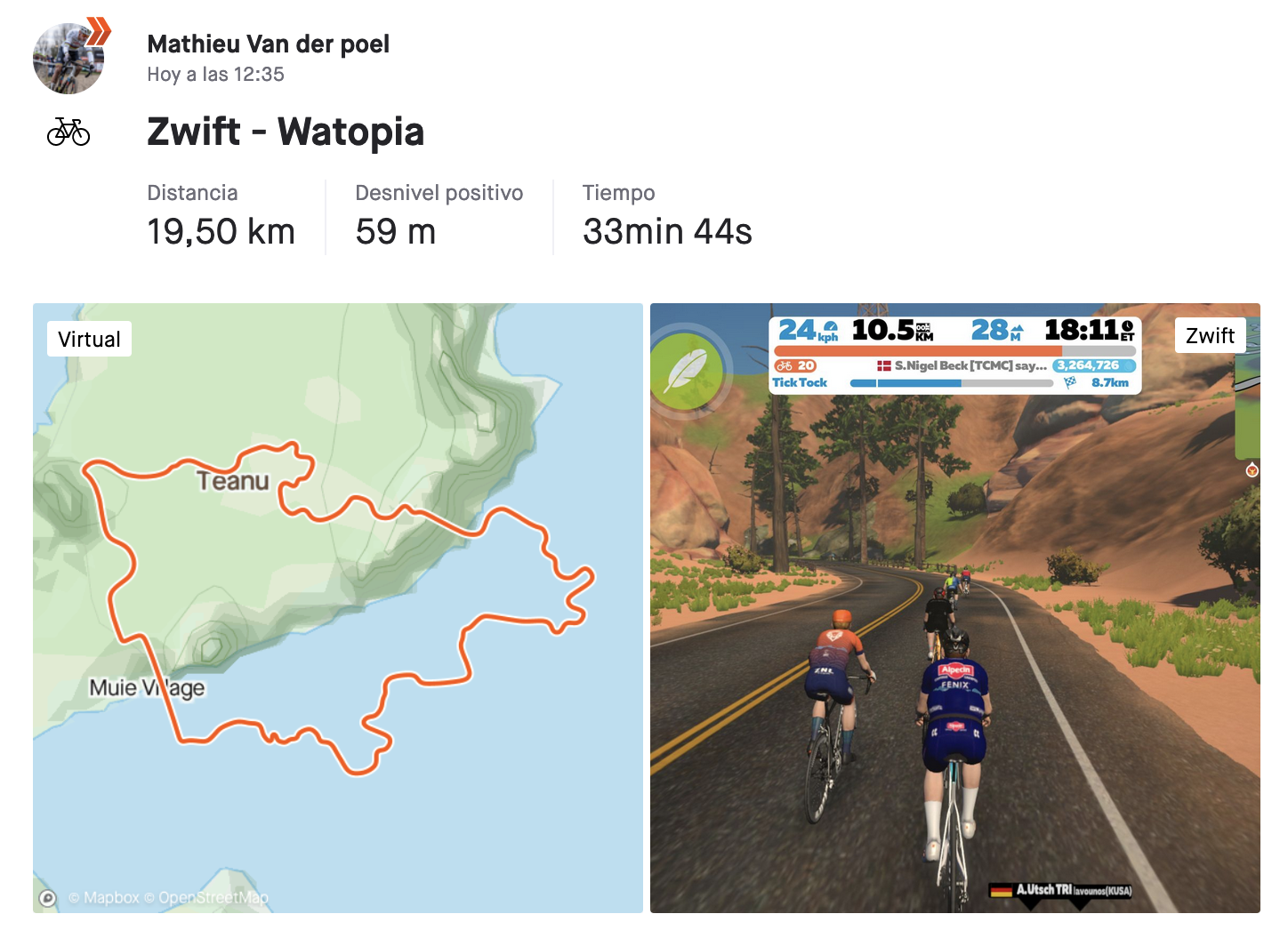The width and height of the screenshot is (1288, 930).
Task: Select the A.Utsch TRI rider name tag
Action: 1061,889
